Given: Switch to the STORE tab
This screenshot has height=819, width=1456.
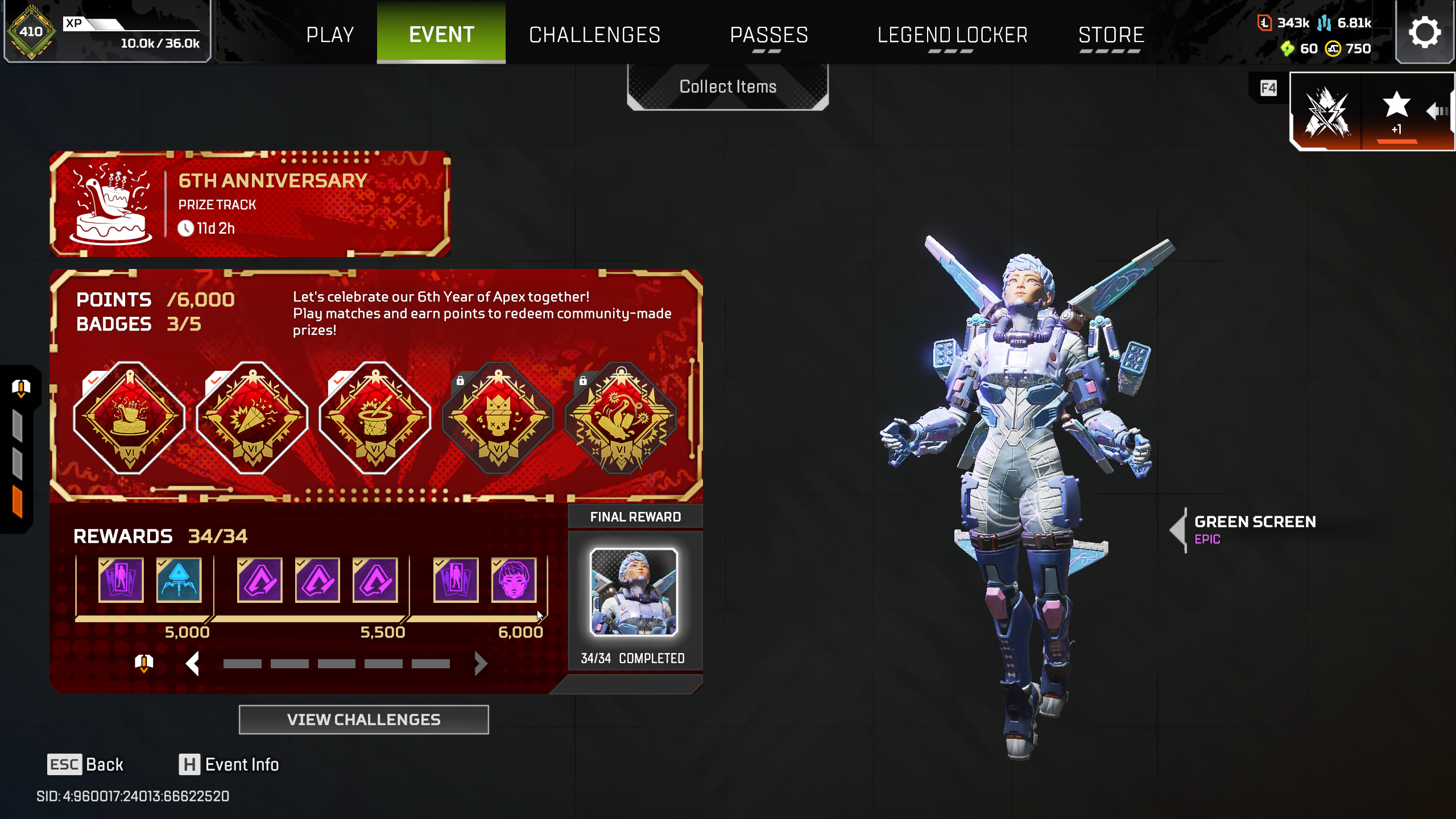Looking at the screenshot, I should coord(1111,35).
